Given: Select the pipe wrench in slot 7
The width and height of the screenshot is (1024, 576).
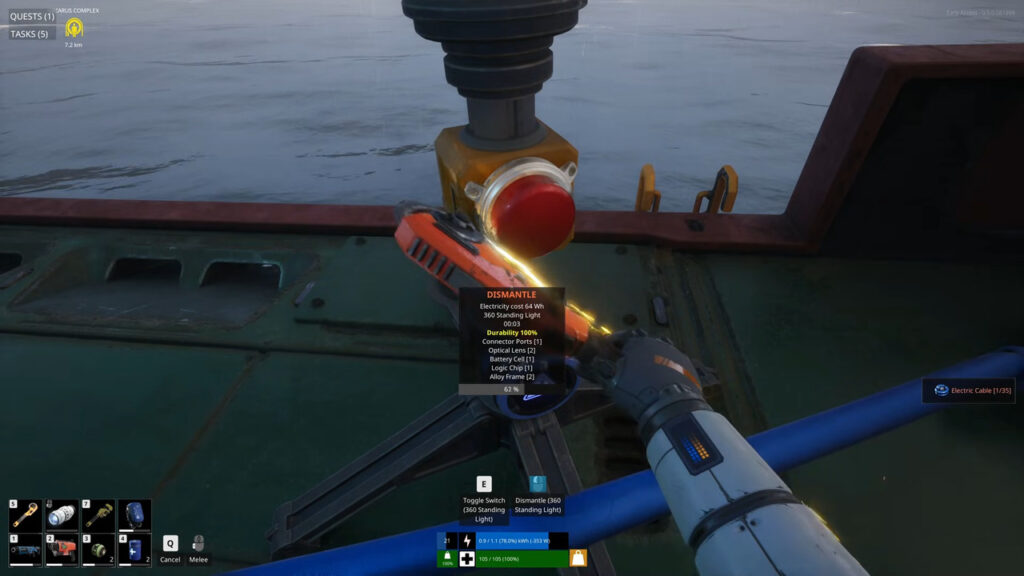Looking at the screenshot, I should [98, 516].
